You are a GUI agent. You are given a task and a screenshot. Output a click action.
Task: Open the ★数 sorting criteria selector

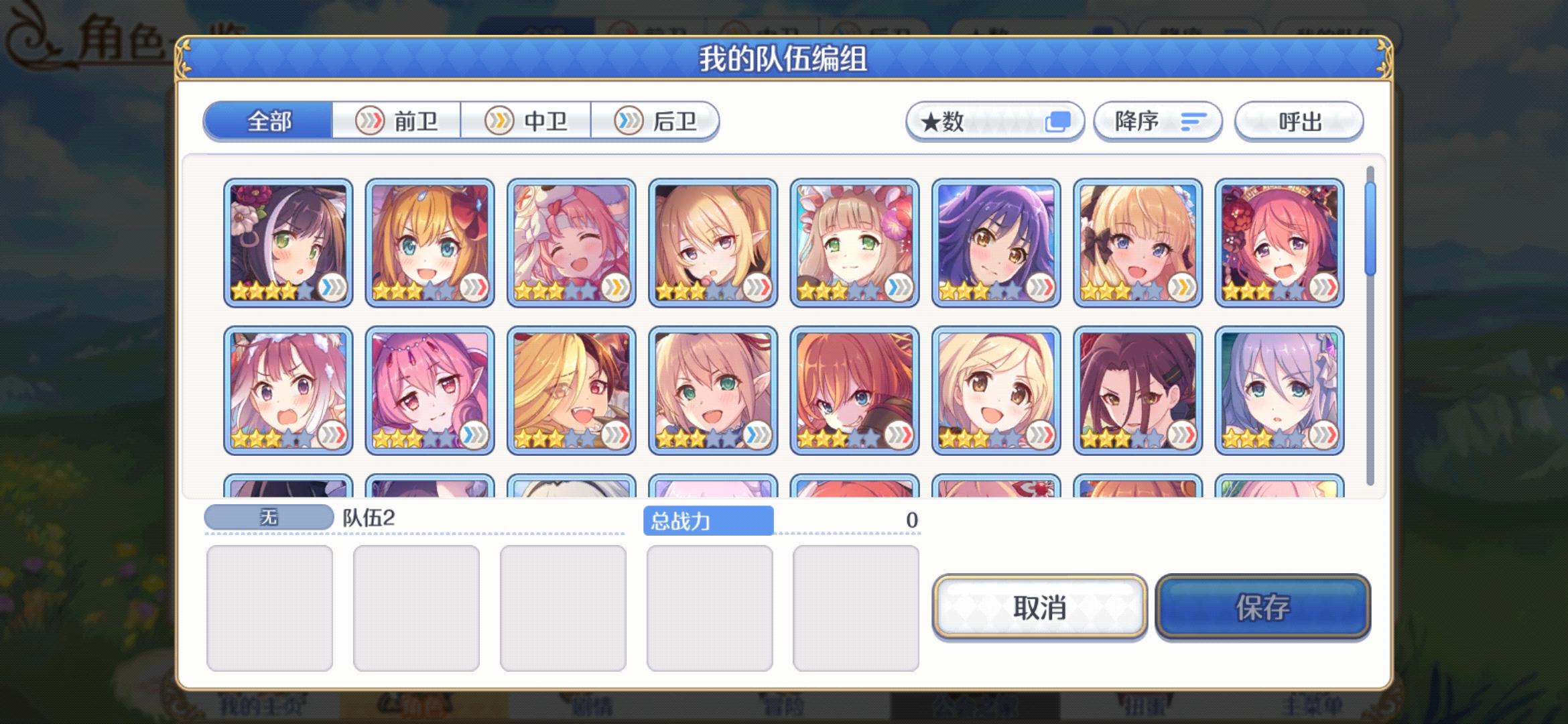[x=994, y=121]
